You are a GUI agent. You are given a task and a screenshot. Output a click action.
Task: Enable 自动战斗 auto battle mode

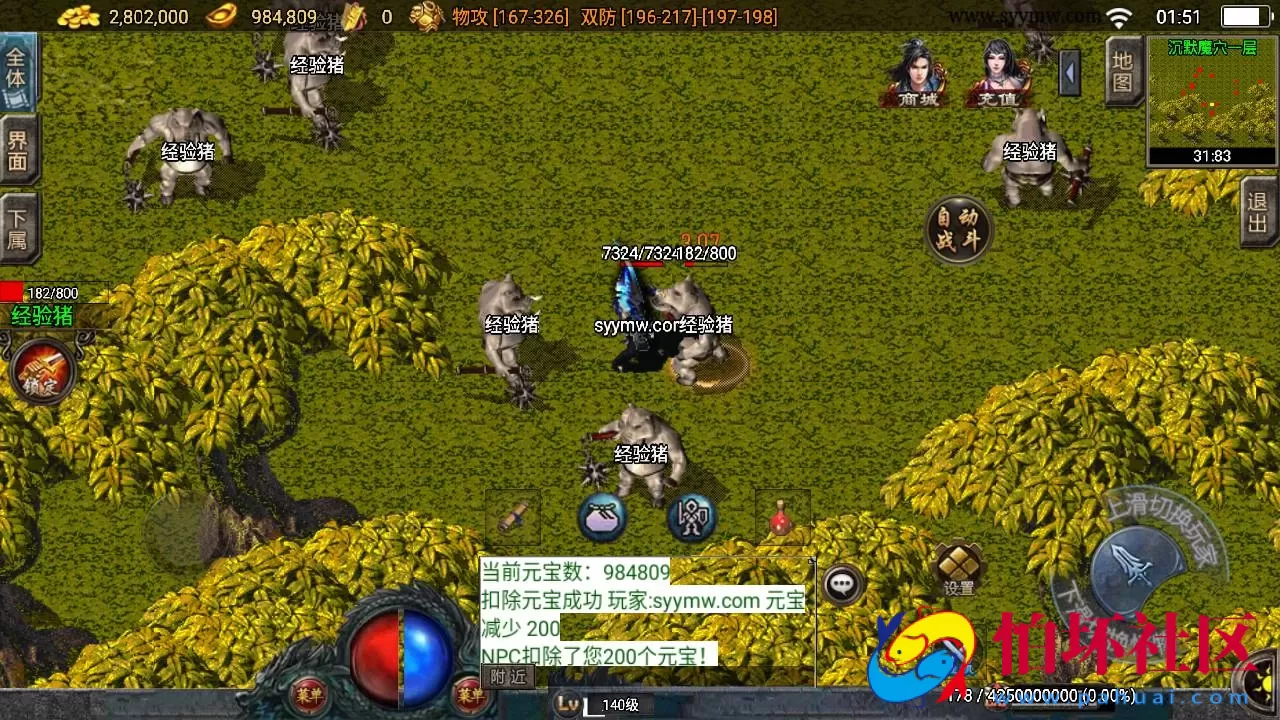pos(959,230)
